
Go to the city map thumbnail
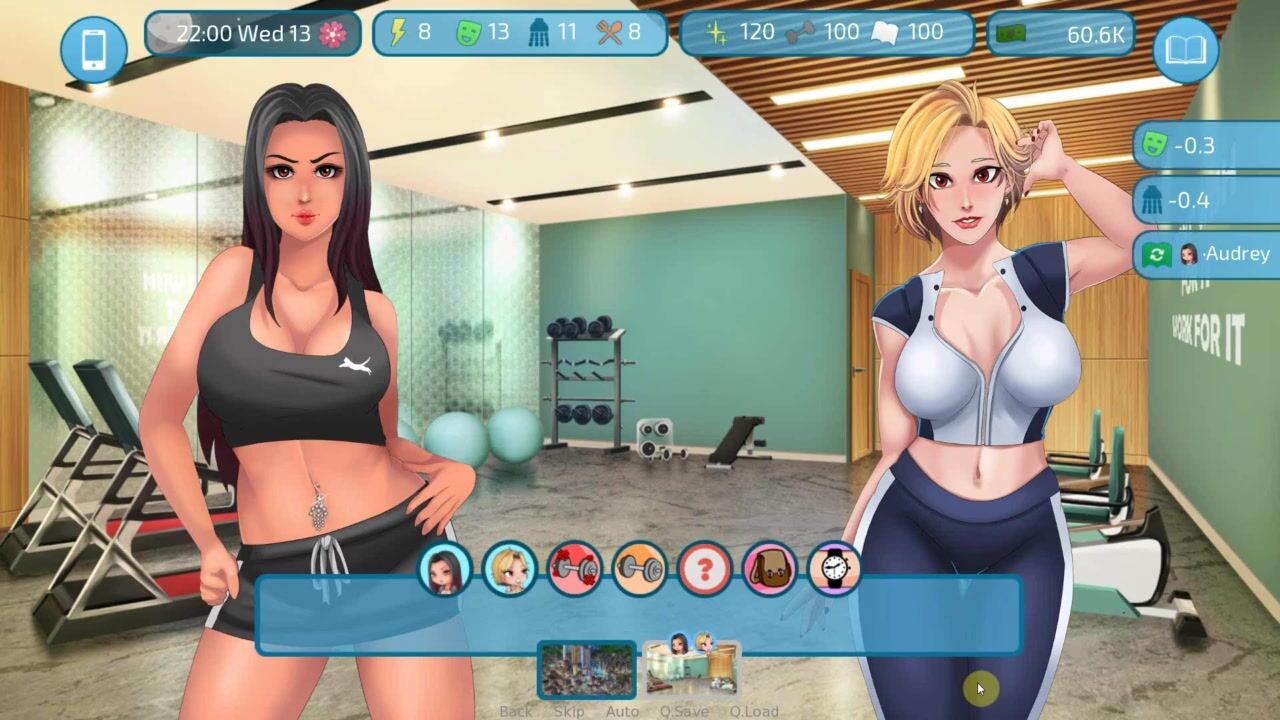587,669
